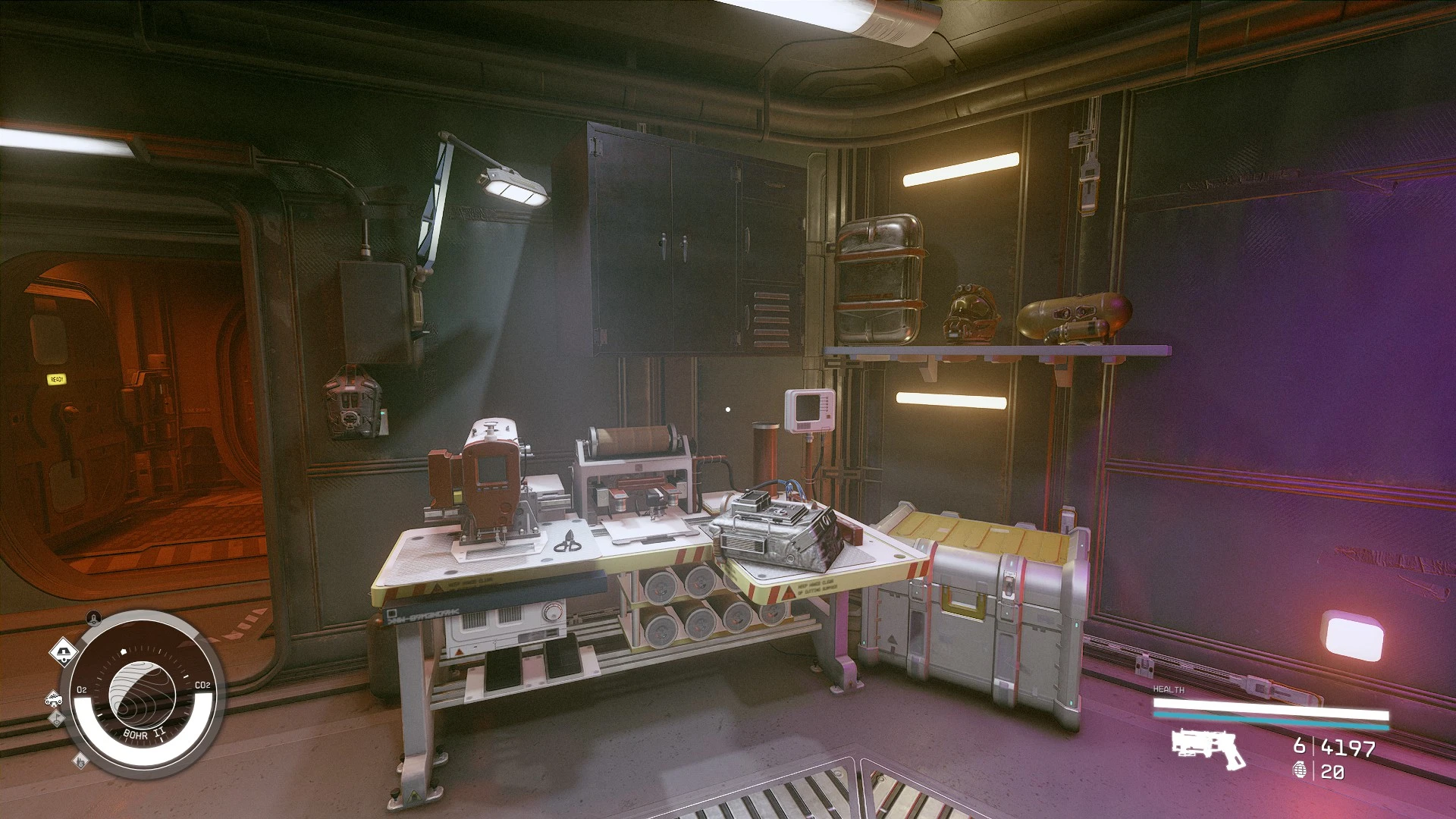
Task: Select the faded flag marker icon
Action: 58,719
